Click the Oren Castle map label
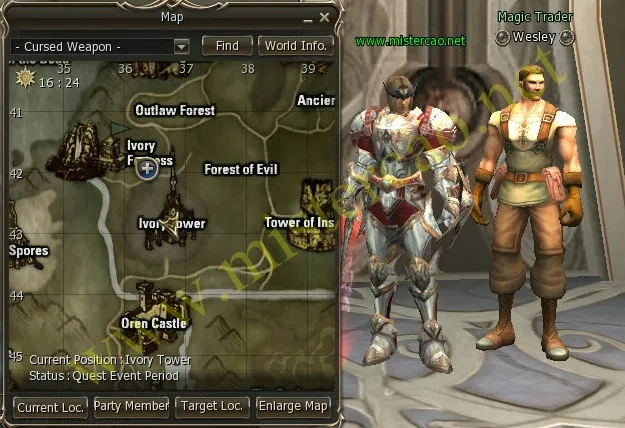The width and height of the screenshot is (625, 428). coord(154,323)
